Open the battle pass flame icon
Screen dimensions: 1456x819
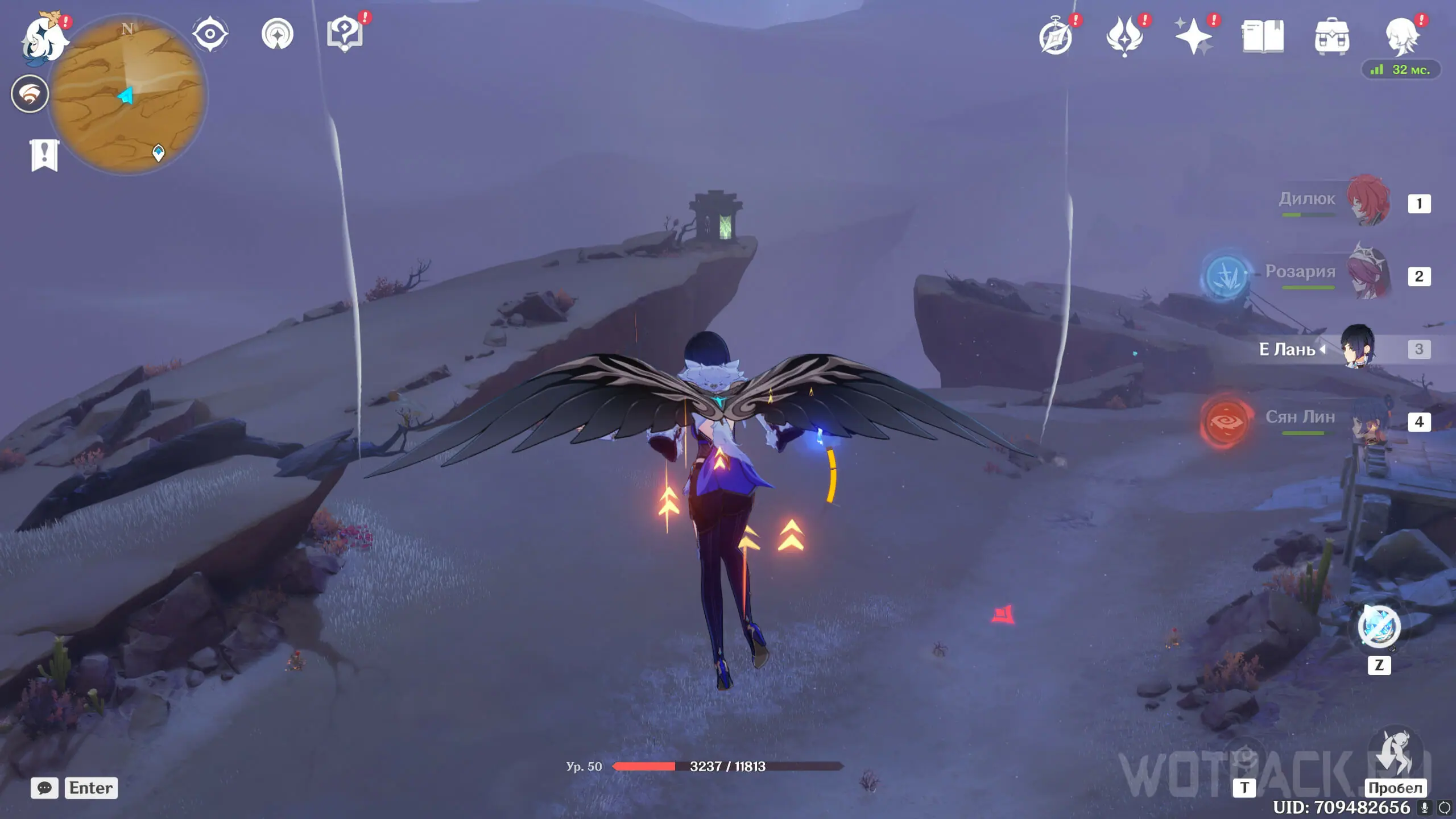pyautogui.click(x=1124, y=36)
